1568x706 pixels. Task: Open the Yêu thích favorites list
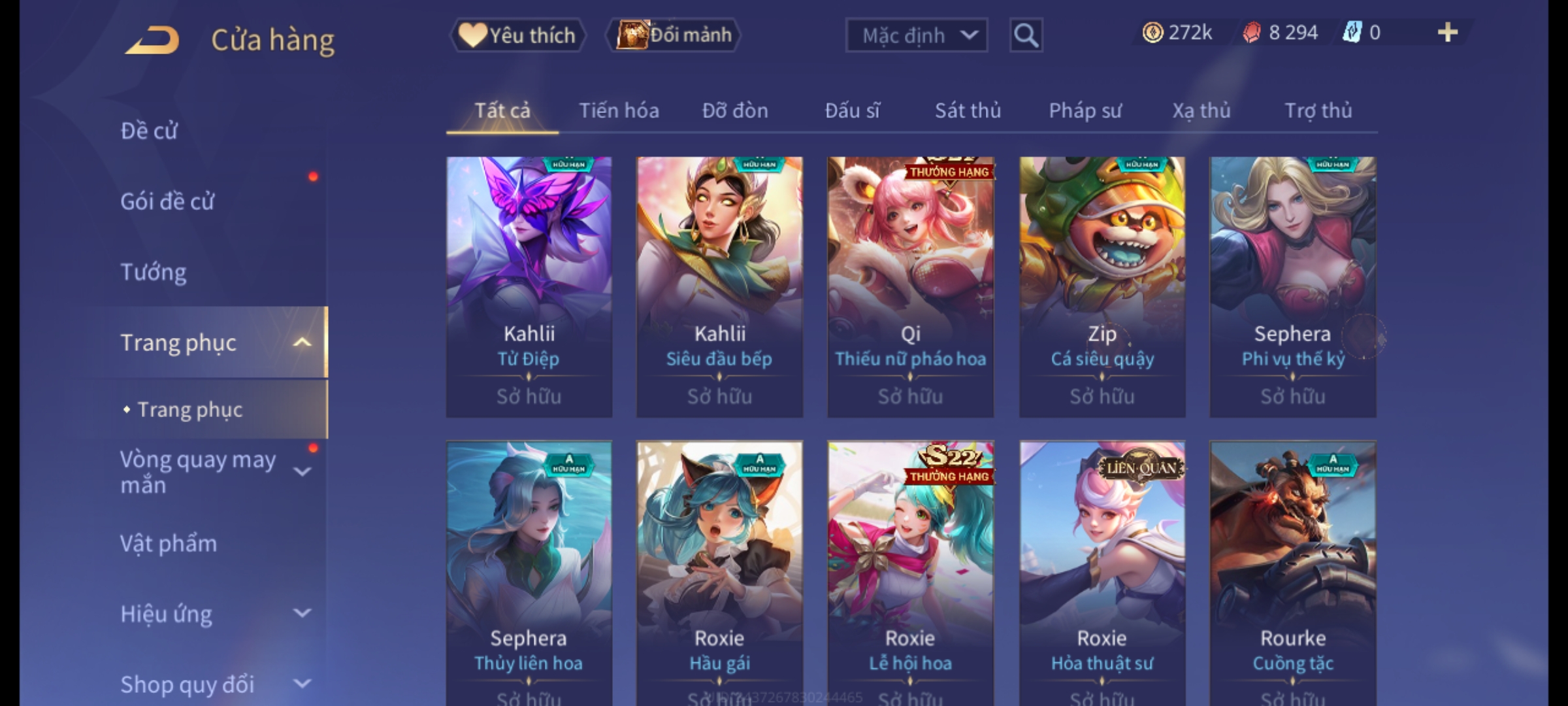point(517,35)
